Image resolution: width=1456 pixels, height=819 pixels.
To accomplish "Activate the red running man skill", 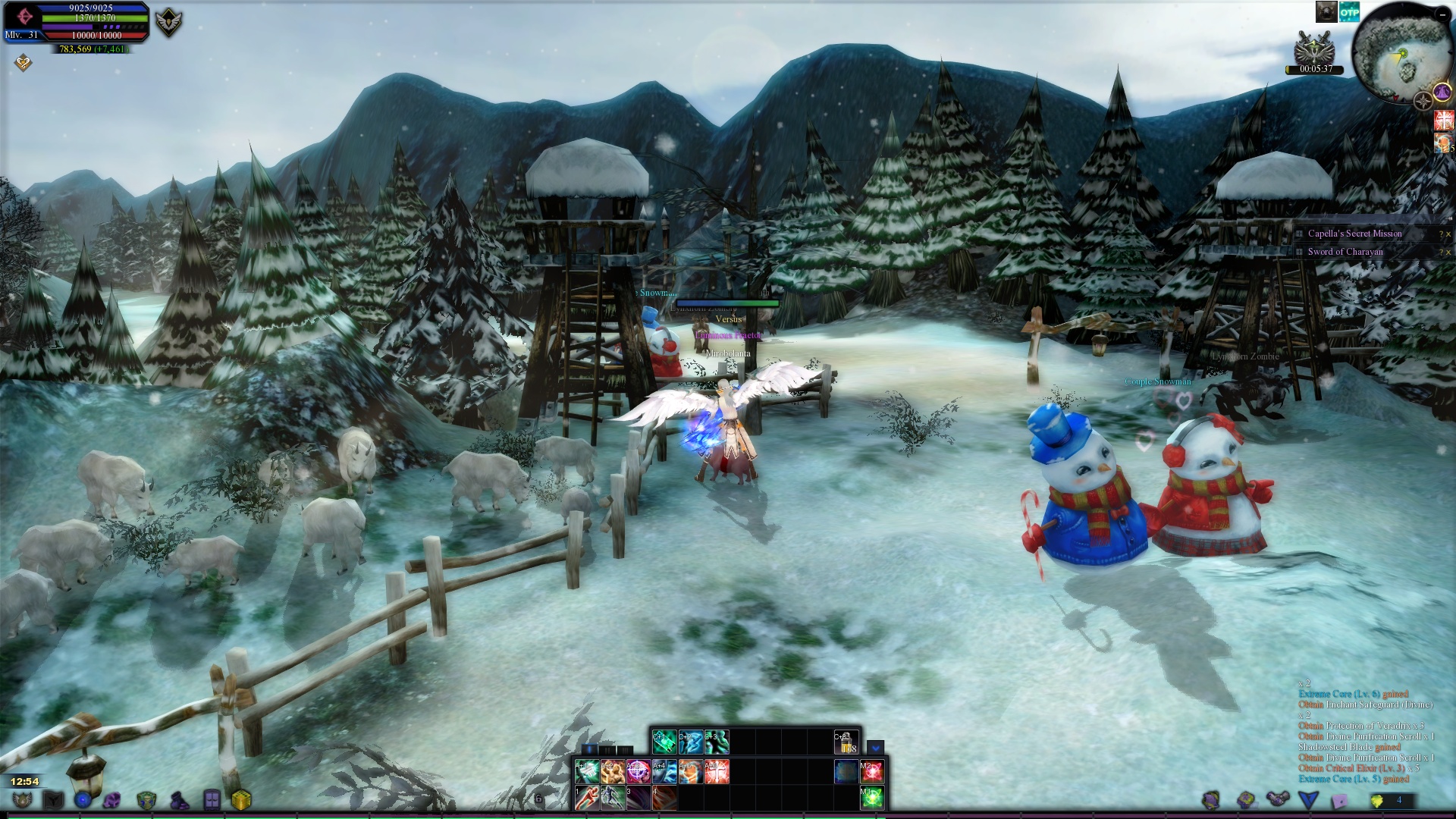I will pos(586,797).
